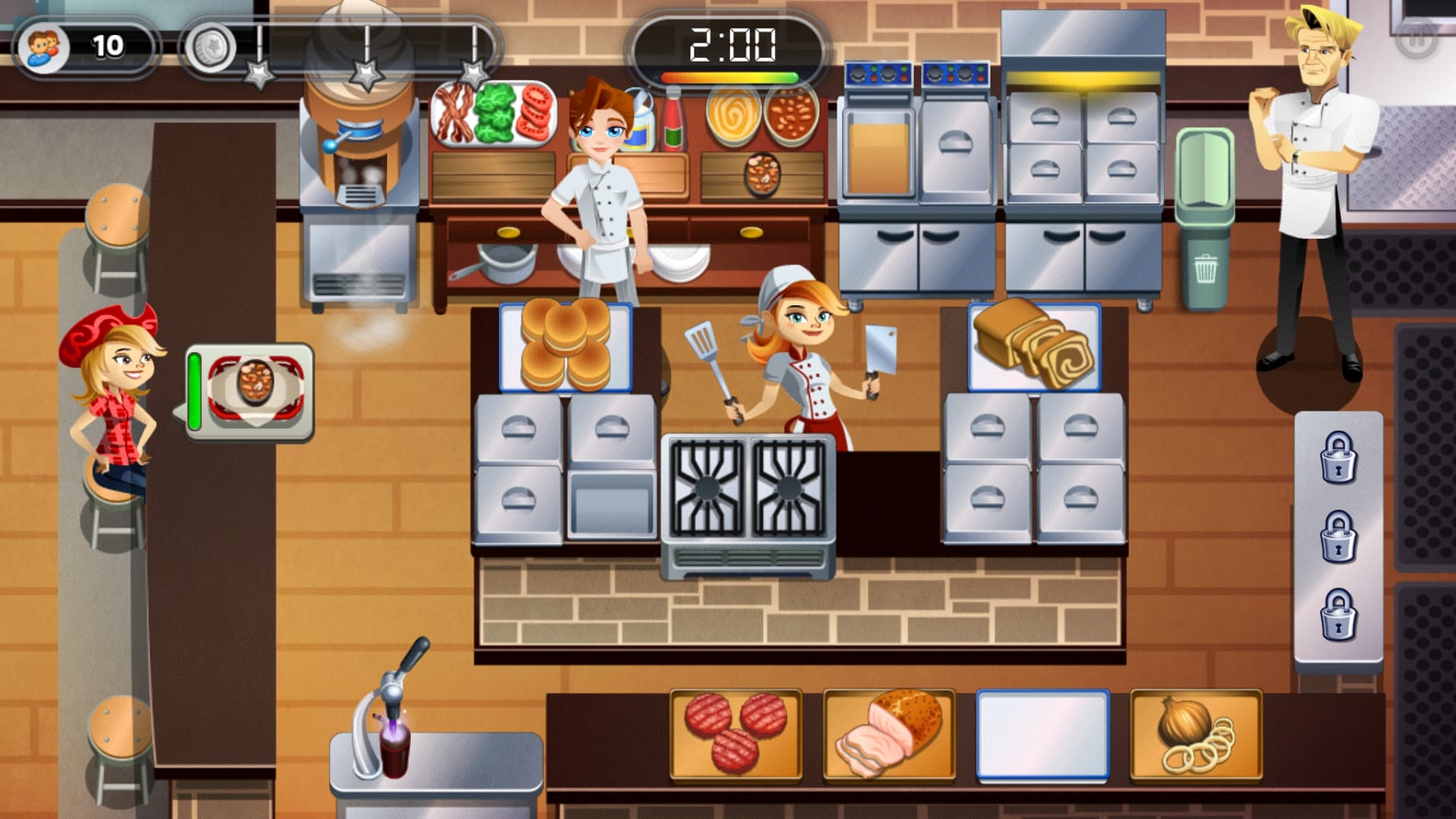Click the round timer progress bar under 2:00
Screen dimensions: 1456x819
pos(726,76)
